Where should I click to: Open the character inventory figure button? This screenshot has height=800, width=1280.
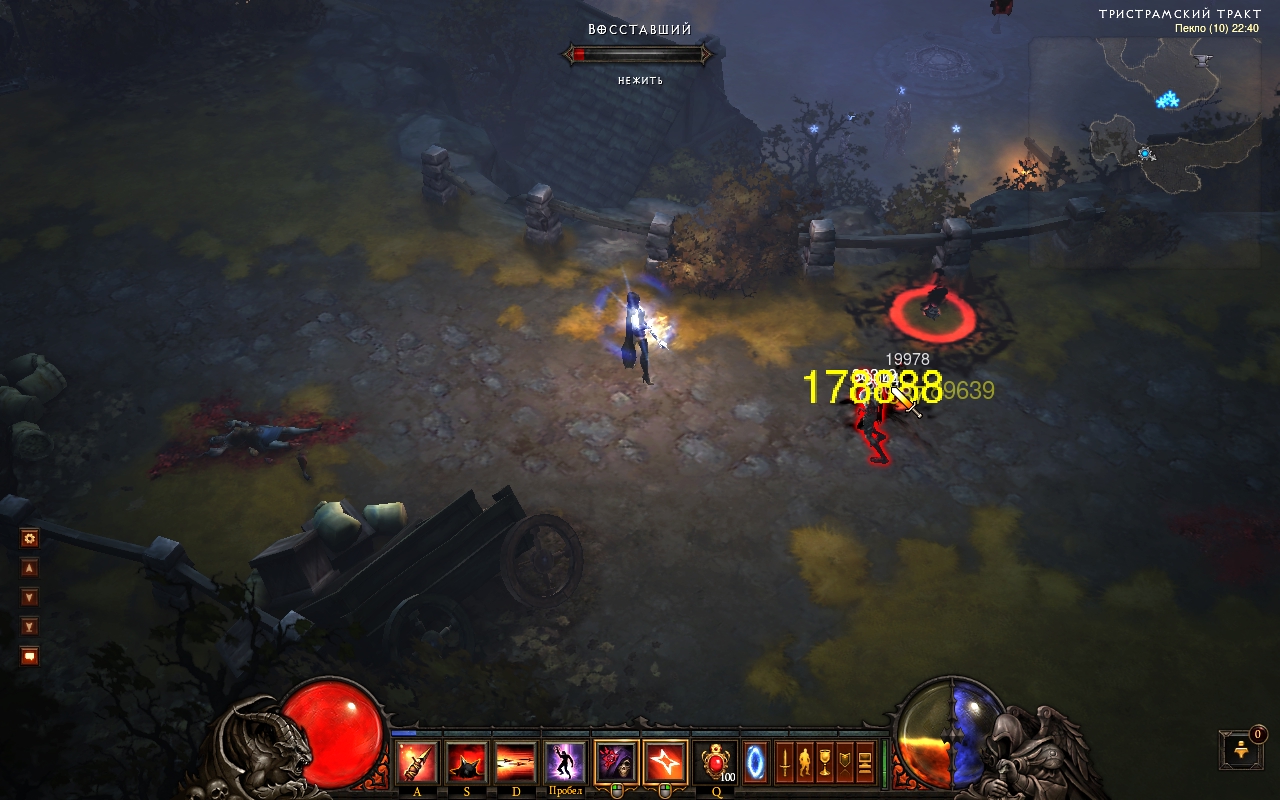tap(804, 763)
